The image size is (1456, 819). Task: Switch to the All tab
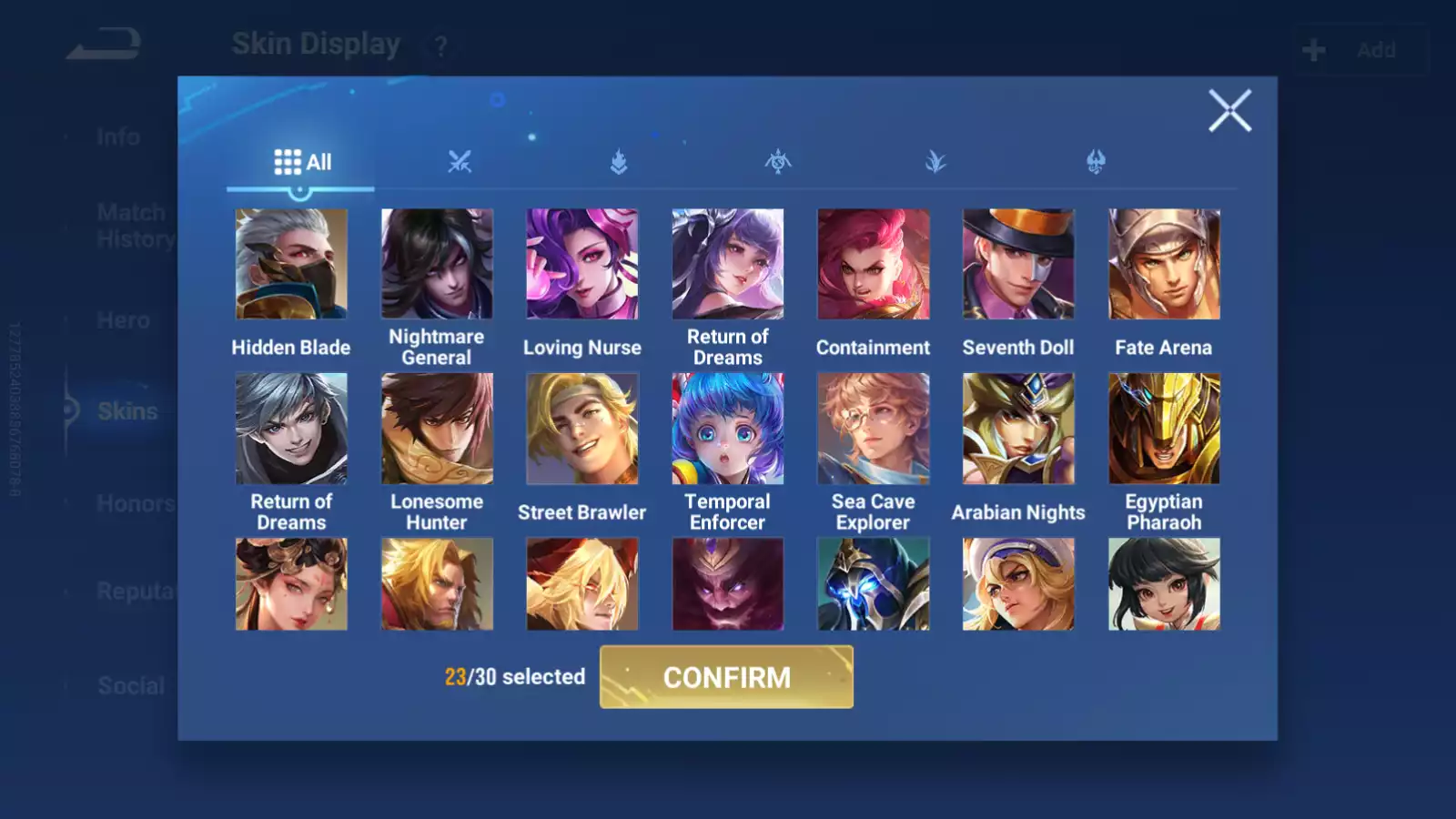click(300, 161)
